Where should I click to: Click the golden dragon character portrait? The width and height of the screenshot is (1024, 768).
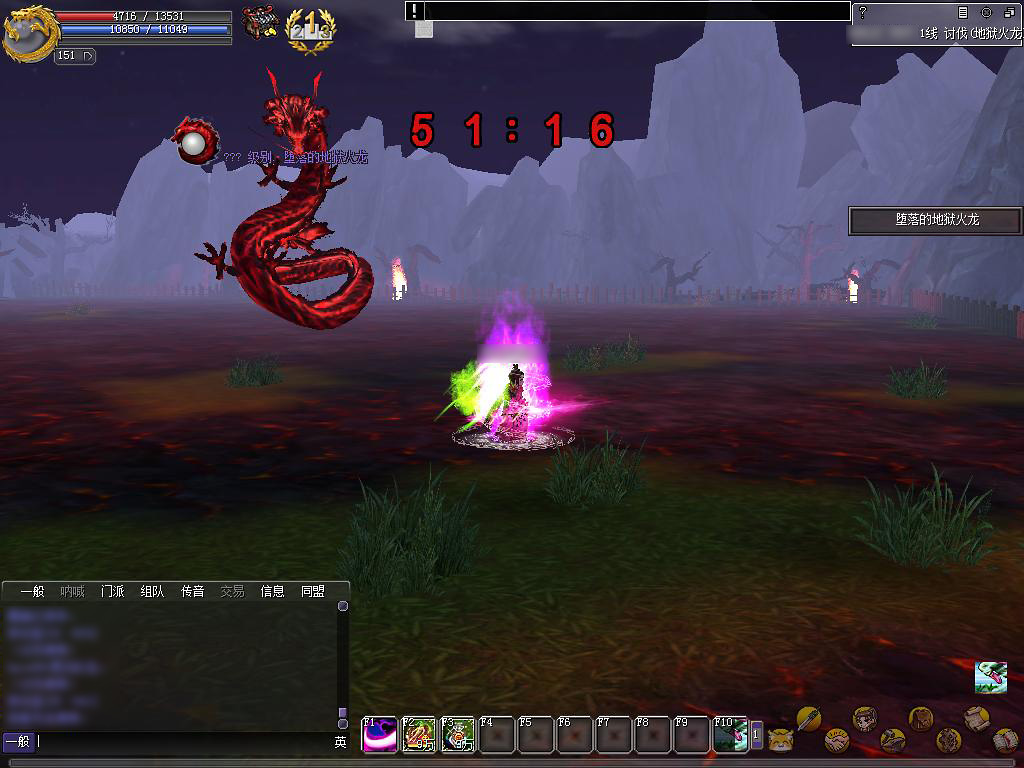(x=30, y=32)
